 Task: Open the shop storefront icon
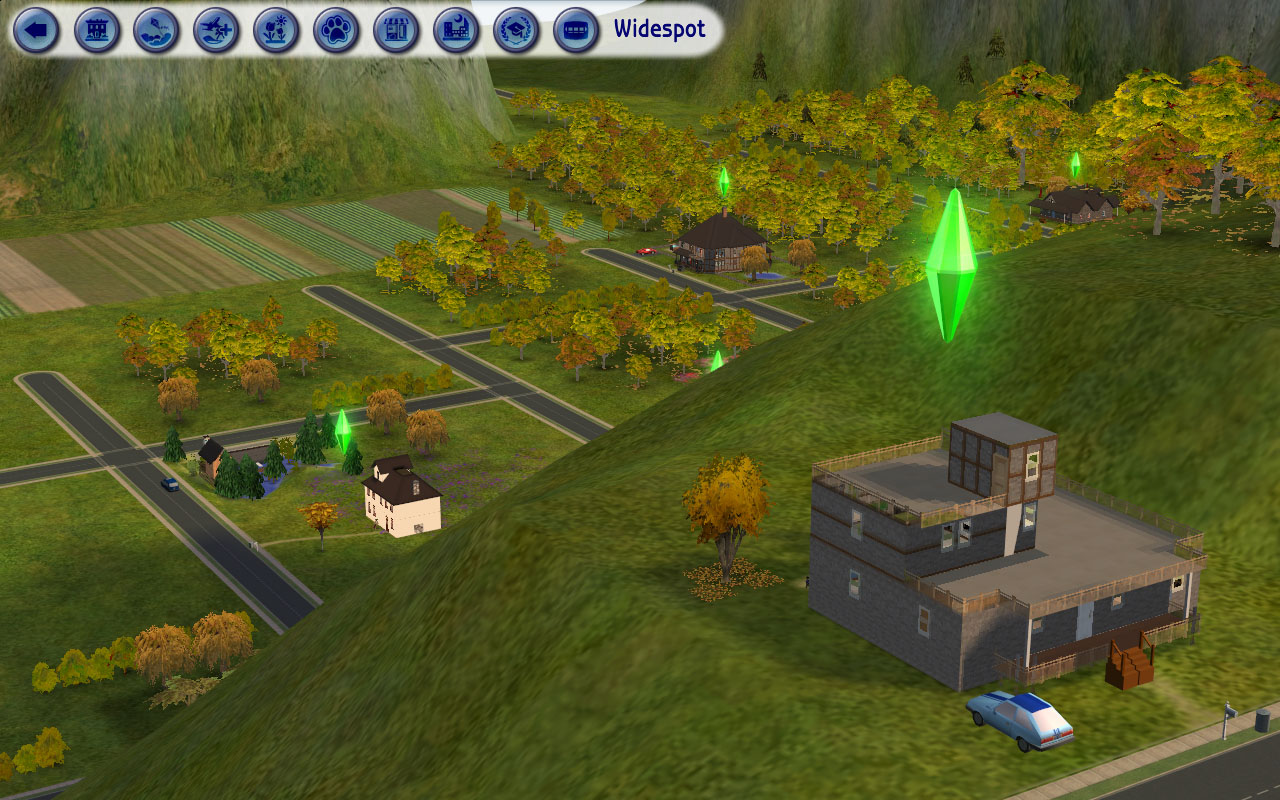[x=397, y=30]
